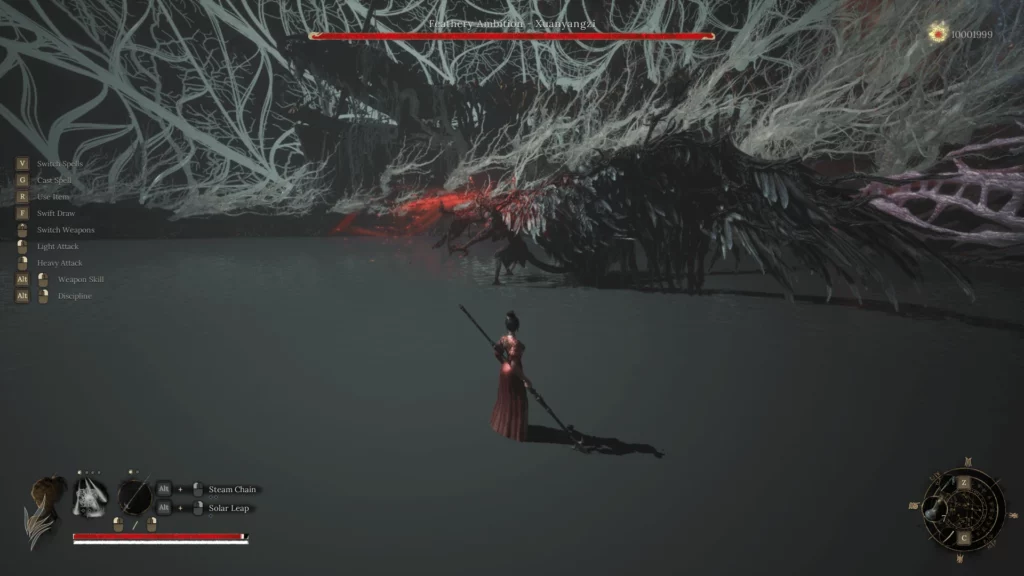Select the gourd flask item slot
1024x576 pixels.
pos(935,508)
